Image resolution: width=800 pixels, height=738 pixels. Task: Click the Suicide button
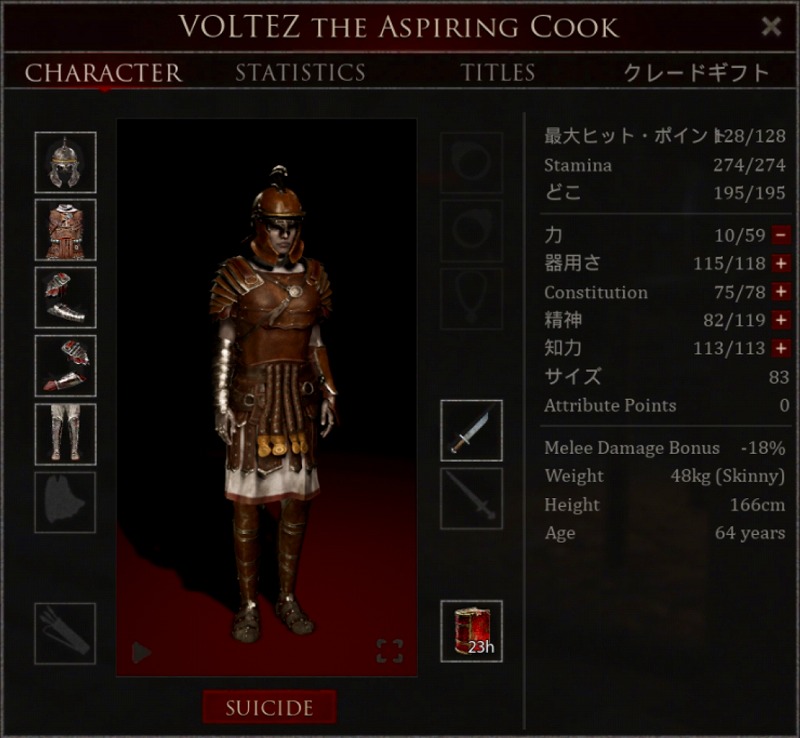[269, 708]
